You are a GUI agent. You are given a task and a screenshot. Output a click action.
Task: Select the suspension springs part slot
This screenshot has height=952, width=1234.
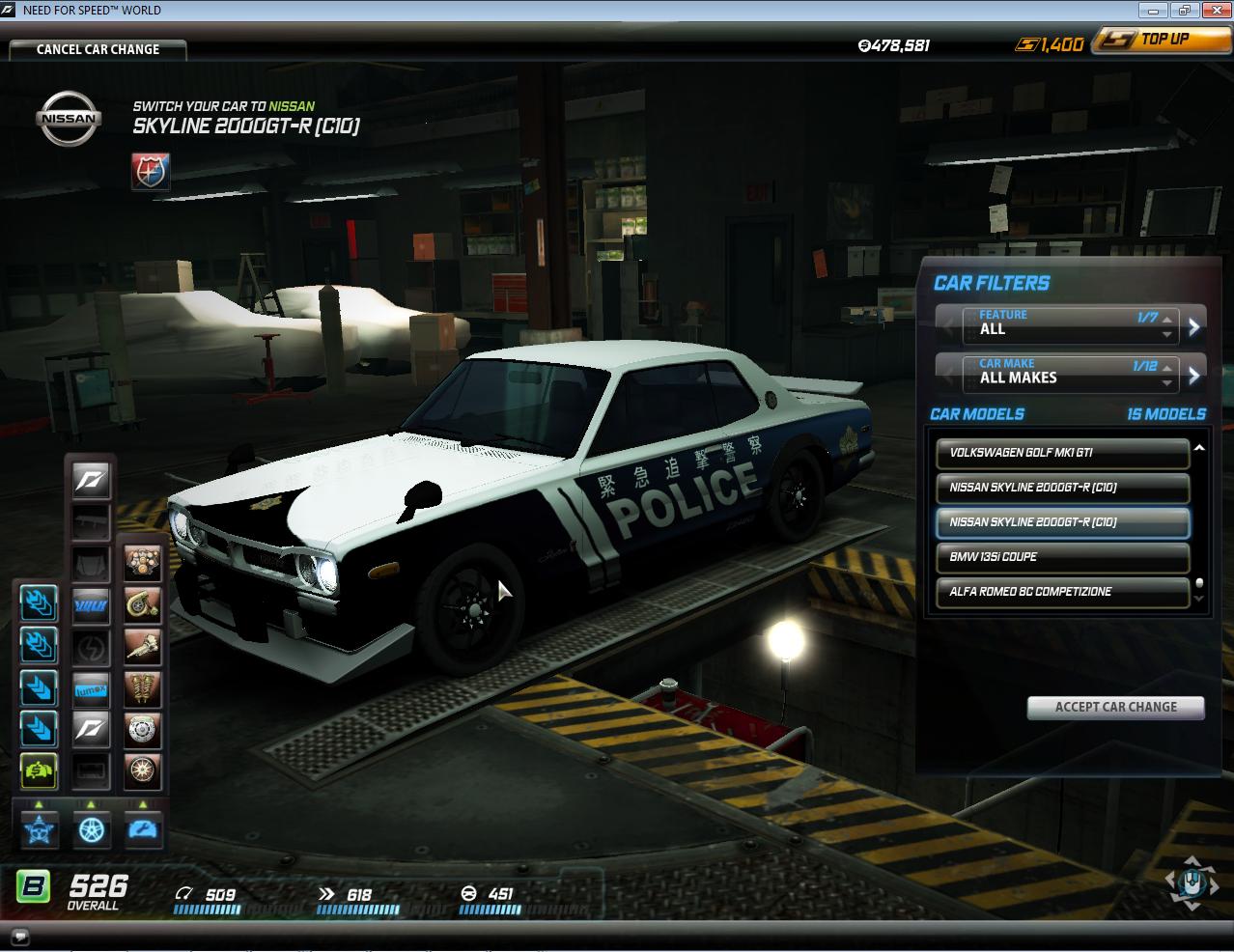[142, 688]
